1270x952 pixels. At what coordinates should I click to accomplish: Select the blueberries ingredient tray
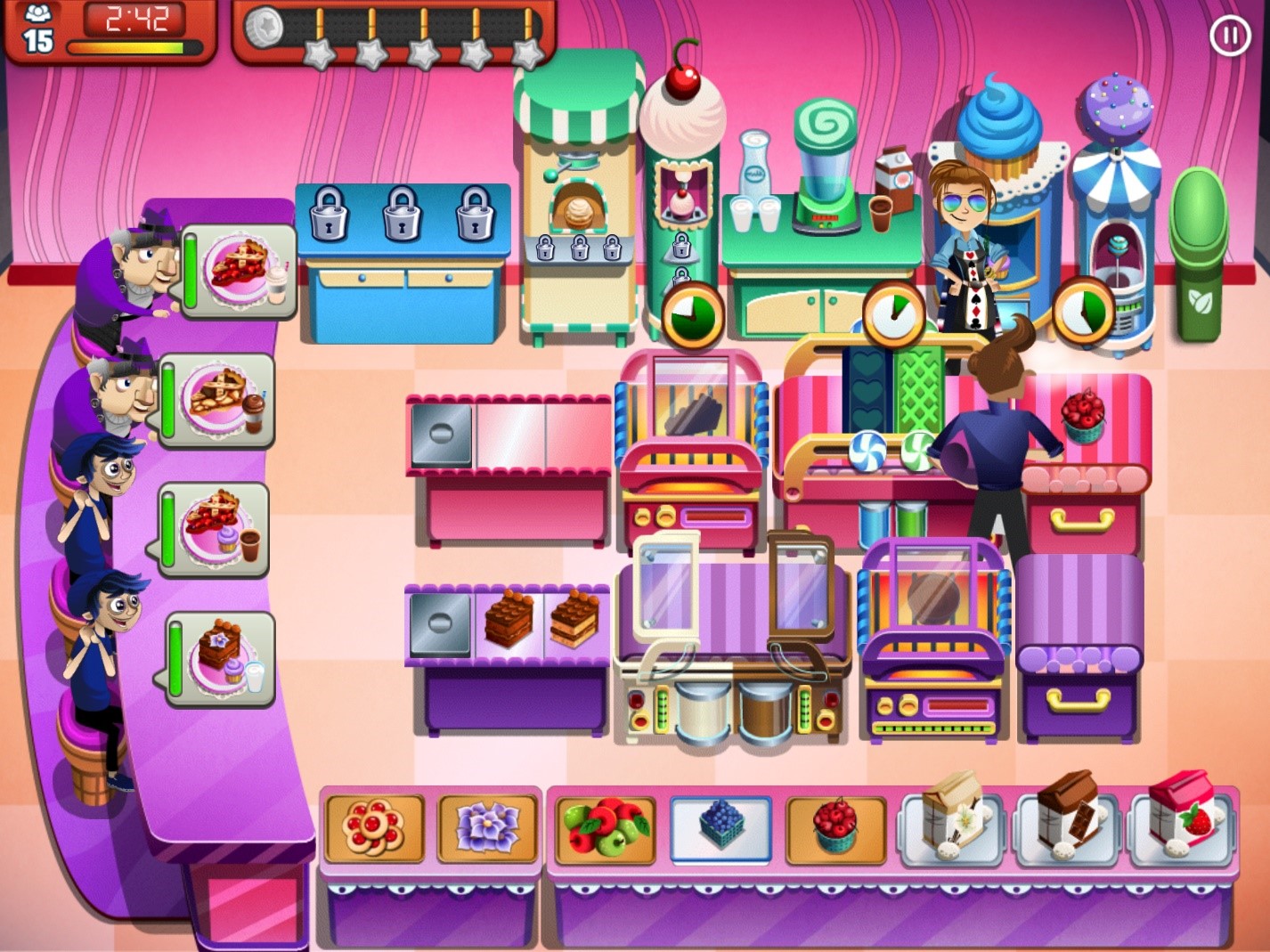720,829
